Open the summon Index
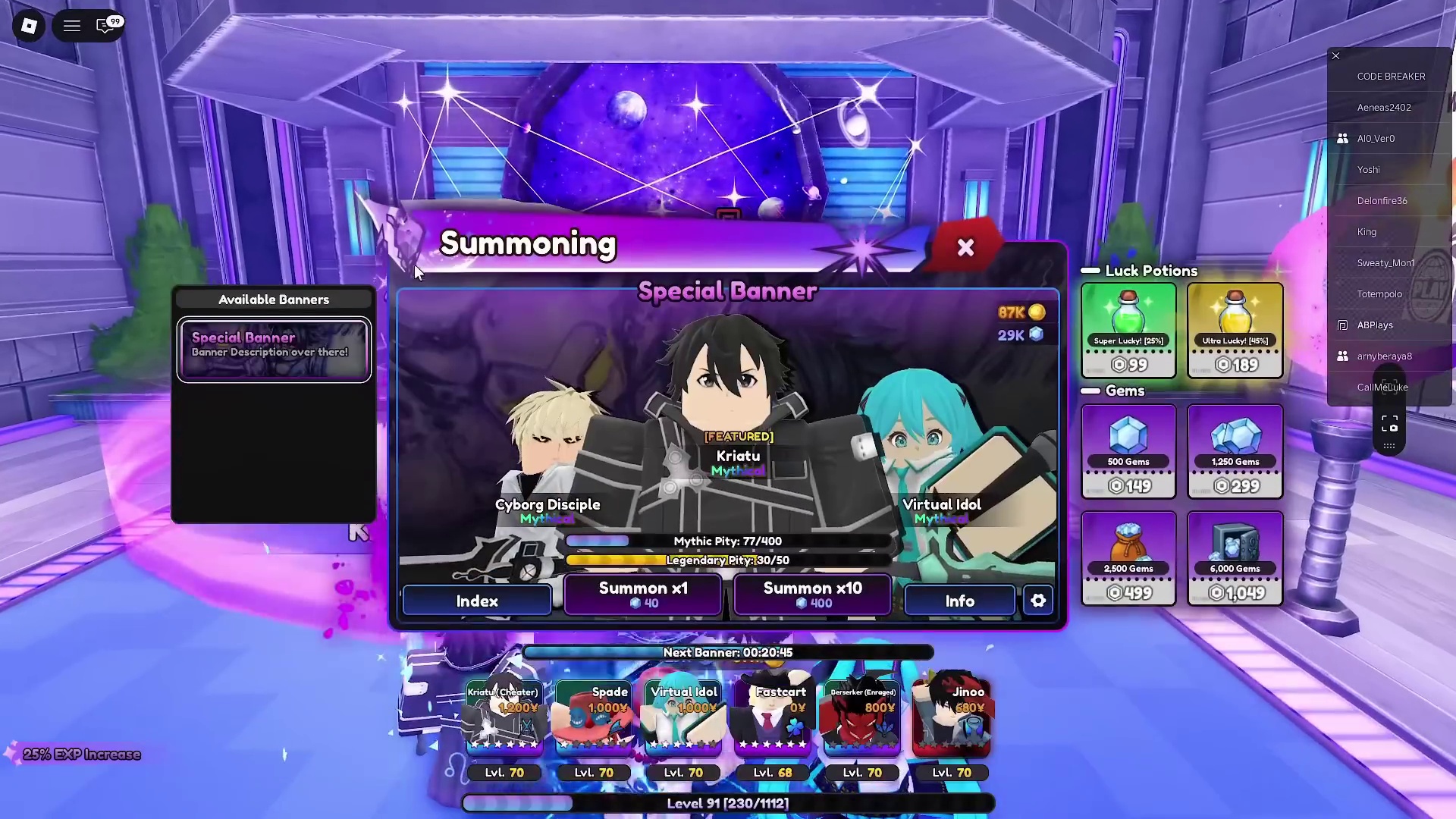Image resolution: width=1456 pixels, height=819 pixels. pyautogui.click(x=477, y=601)
